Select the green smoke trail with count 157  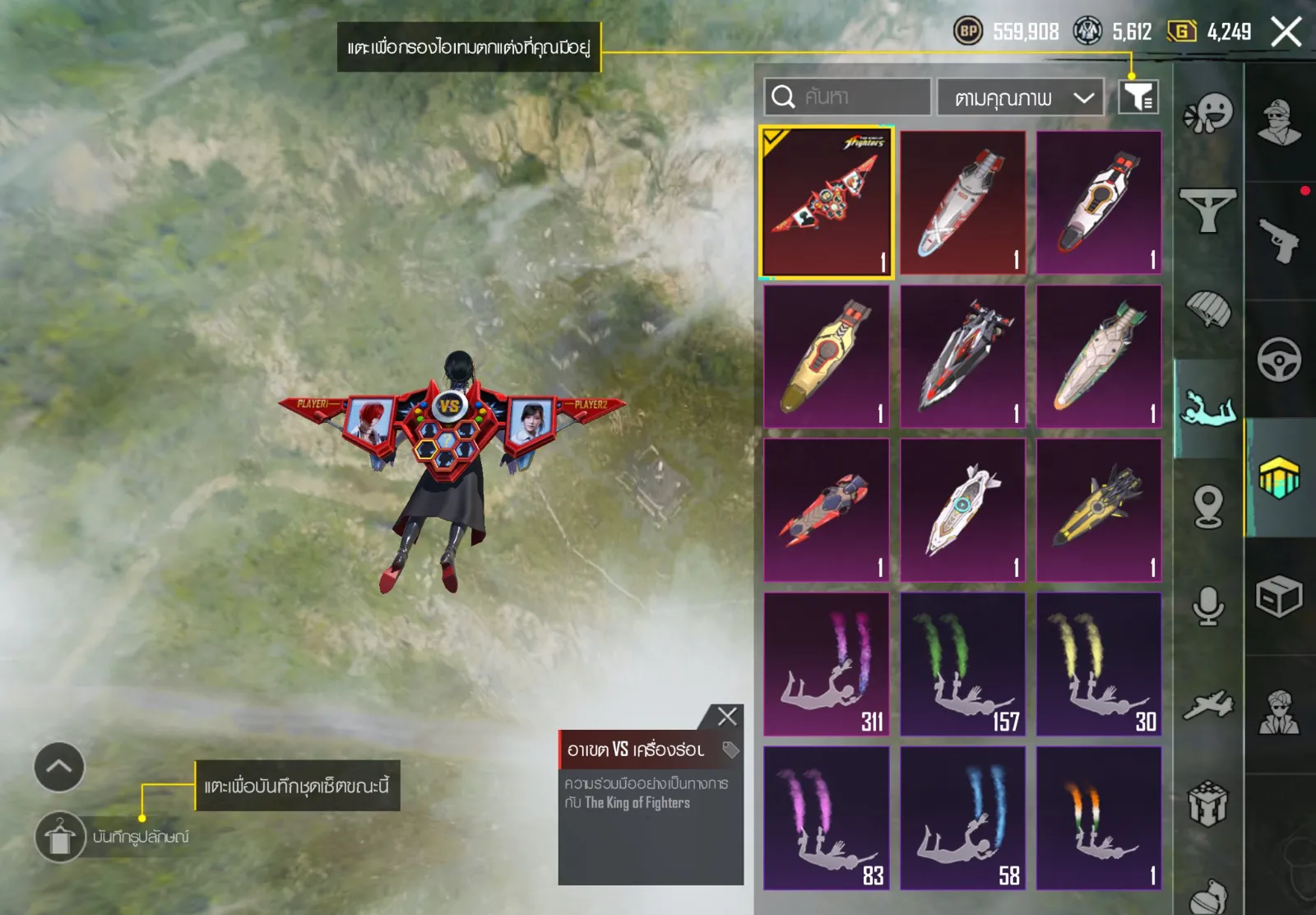coord(962,664)
